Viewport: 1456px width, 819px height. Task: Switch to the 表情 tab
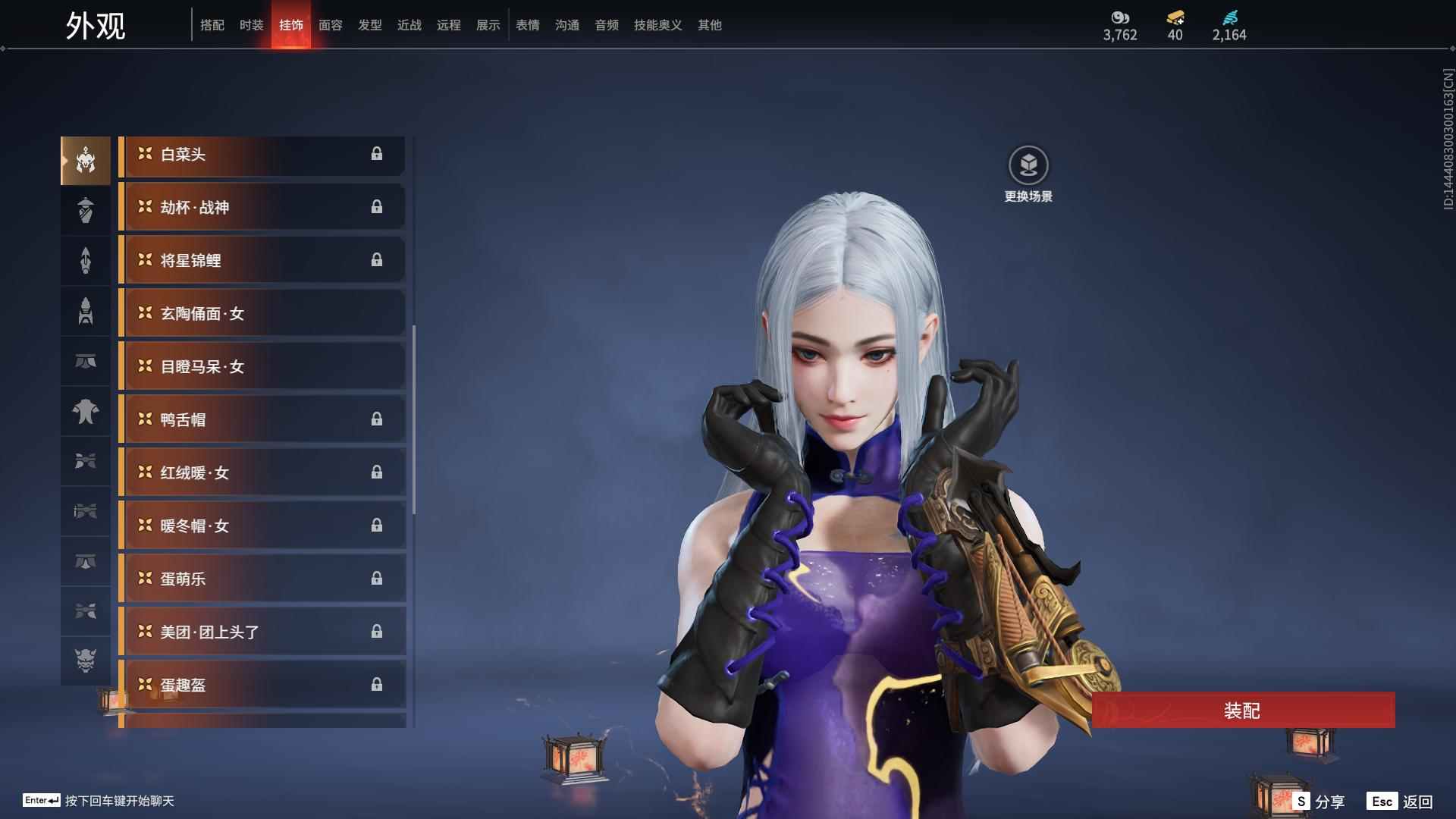click(x=527, y=25)
